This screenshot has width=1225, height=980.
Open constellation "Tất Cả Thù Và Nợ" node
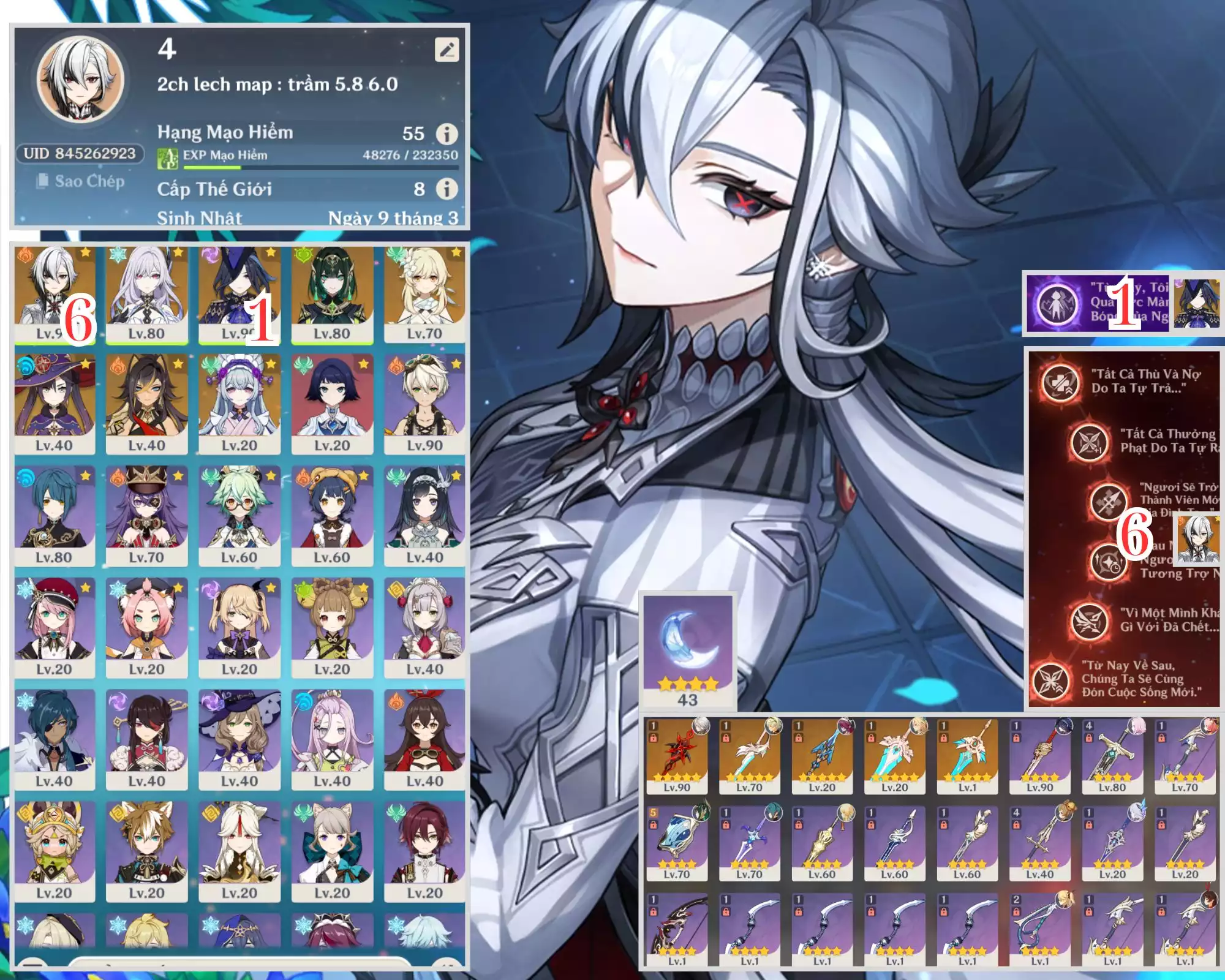[1060, 381]
